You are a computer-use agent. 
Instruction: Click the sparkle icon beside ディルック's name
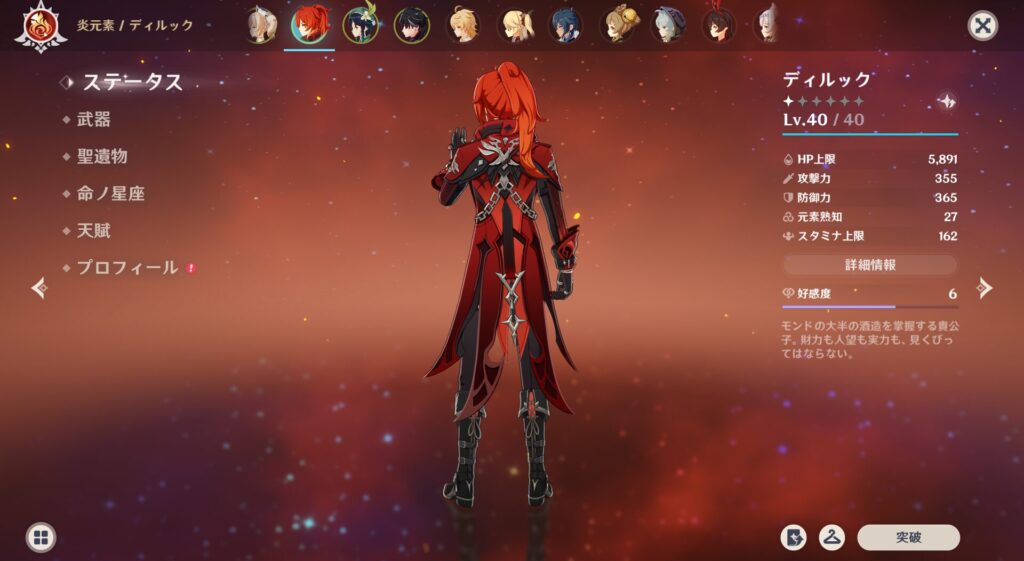click(945, 102)
